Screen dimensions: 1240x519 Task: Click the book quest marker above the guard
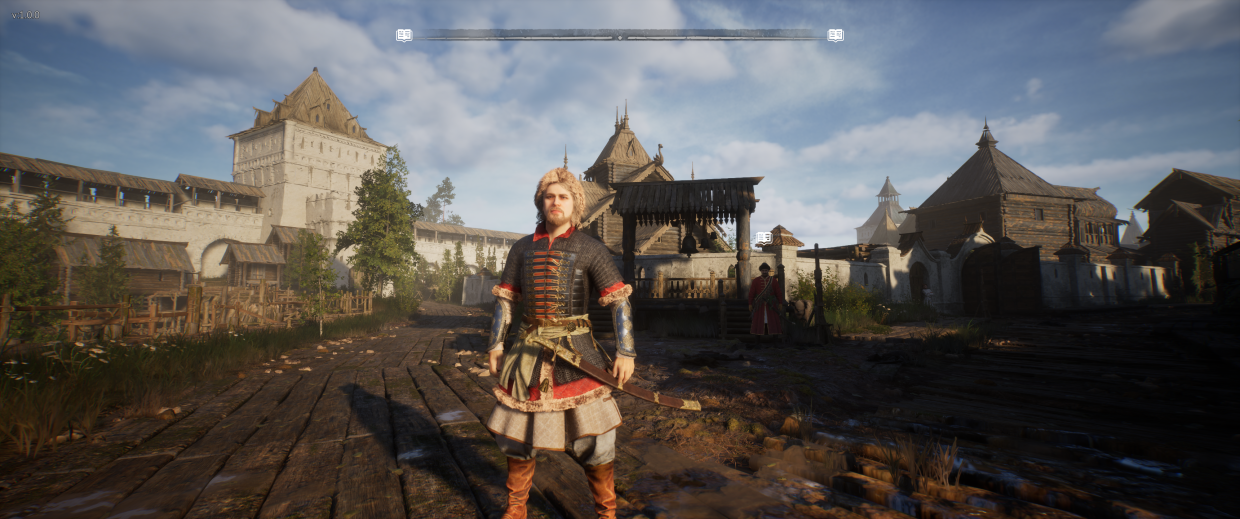[x=764, y=238]
